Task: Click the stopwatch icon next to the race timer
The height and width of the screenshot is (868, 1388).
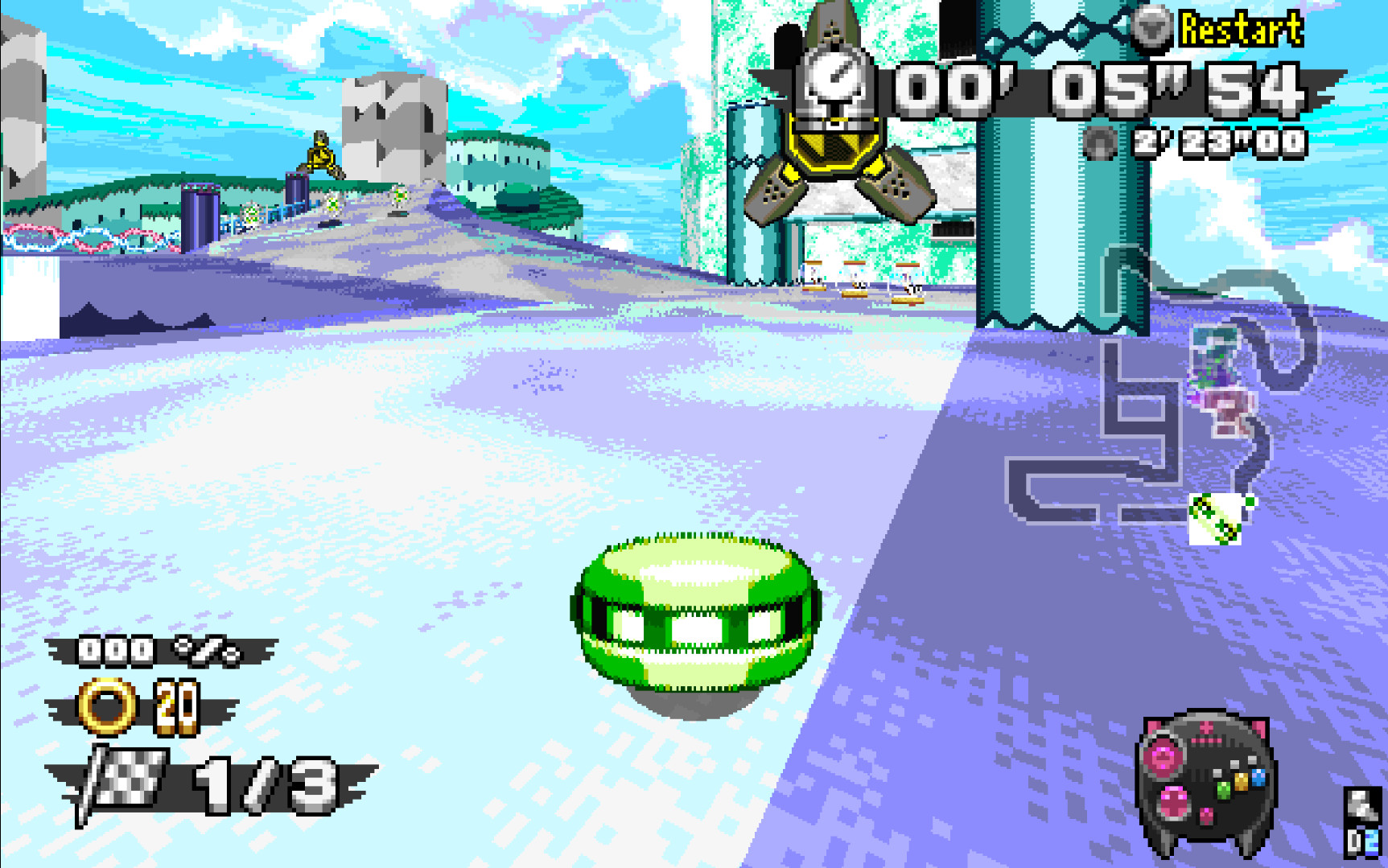Action: [x=838, y=80]
